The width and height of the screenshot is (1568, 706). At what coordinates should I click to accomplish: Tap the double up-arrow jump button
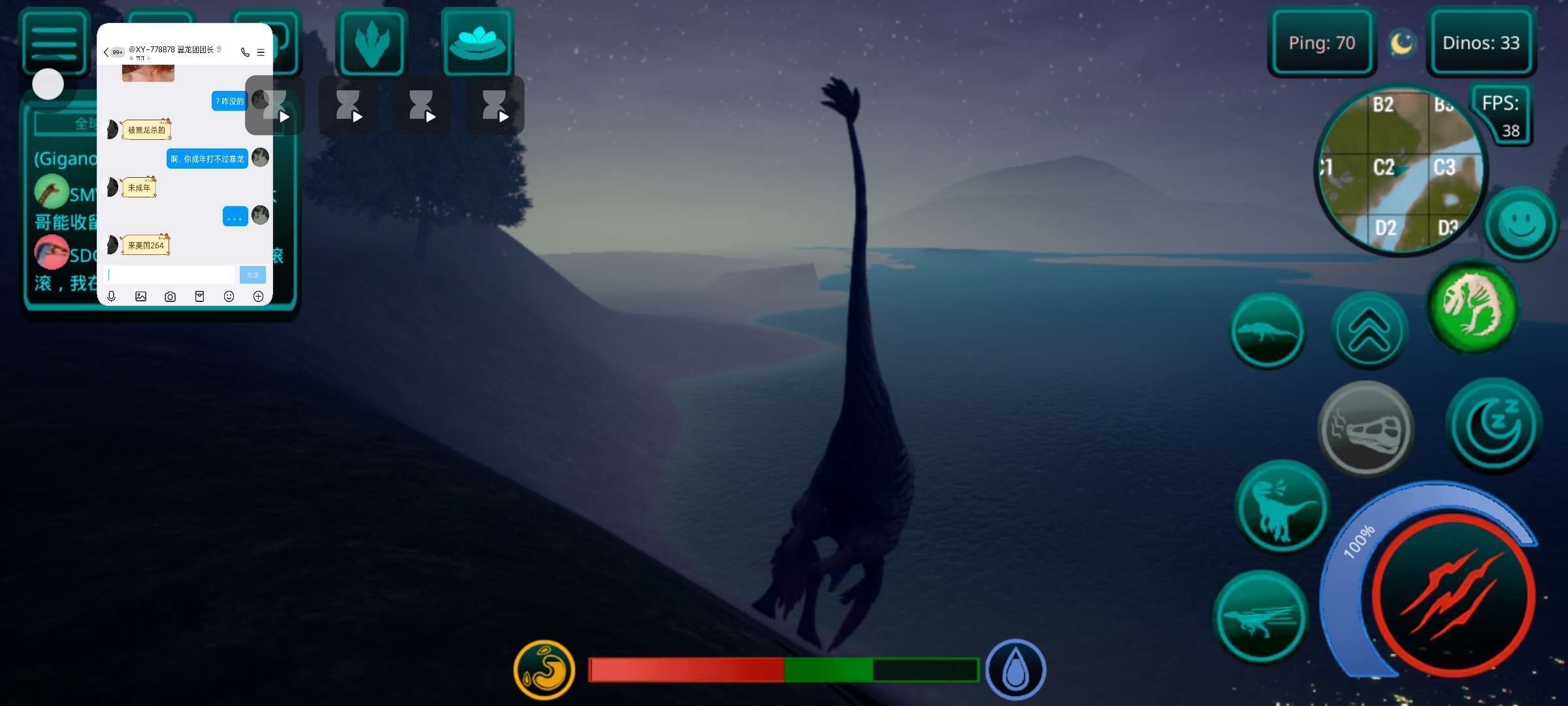point(1368,331)
